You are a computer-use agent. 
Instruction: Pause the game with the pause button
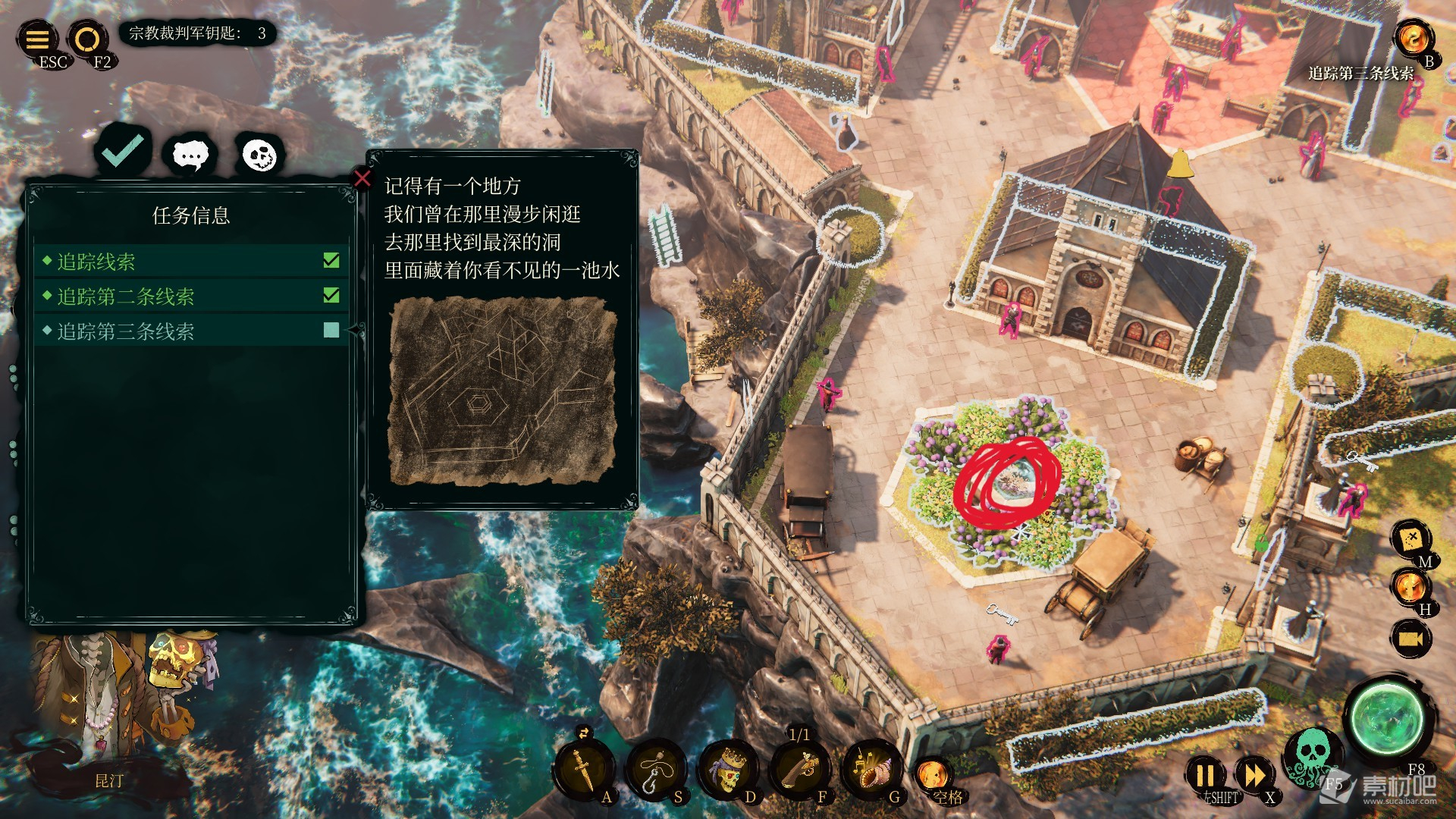pos(1206,775)
